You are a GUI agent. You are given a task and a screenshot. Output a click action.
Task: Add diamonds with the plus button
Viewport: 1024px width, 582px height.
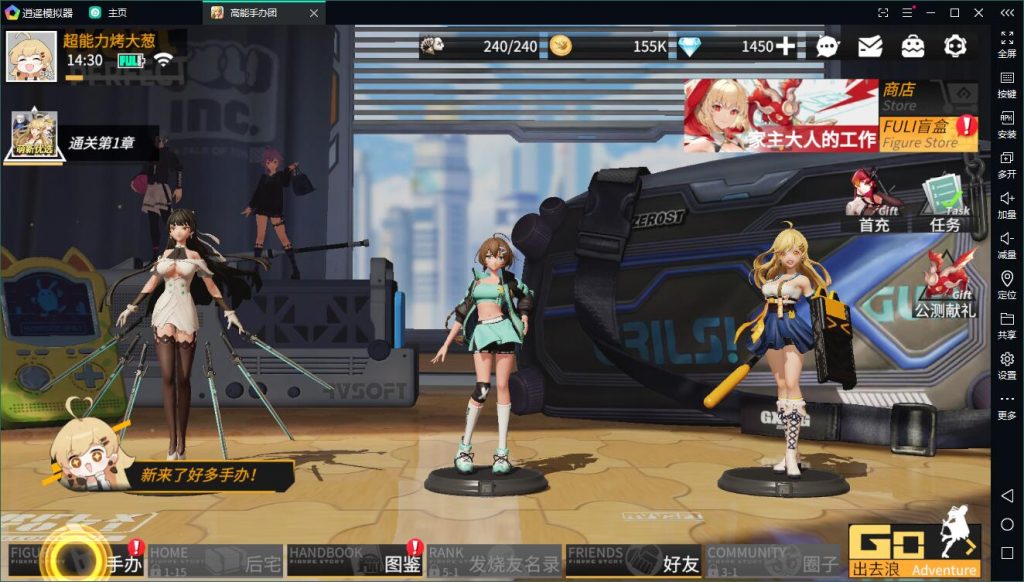click(x=786, y=46)
